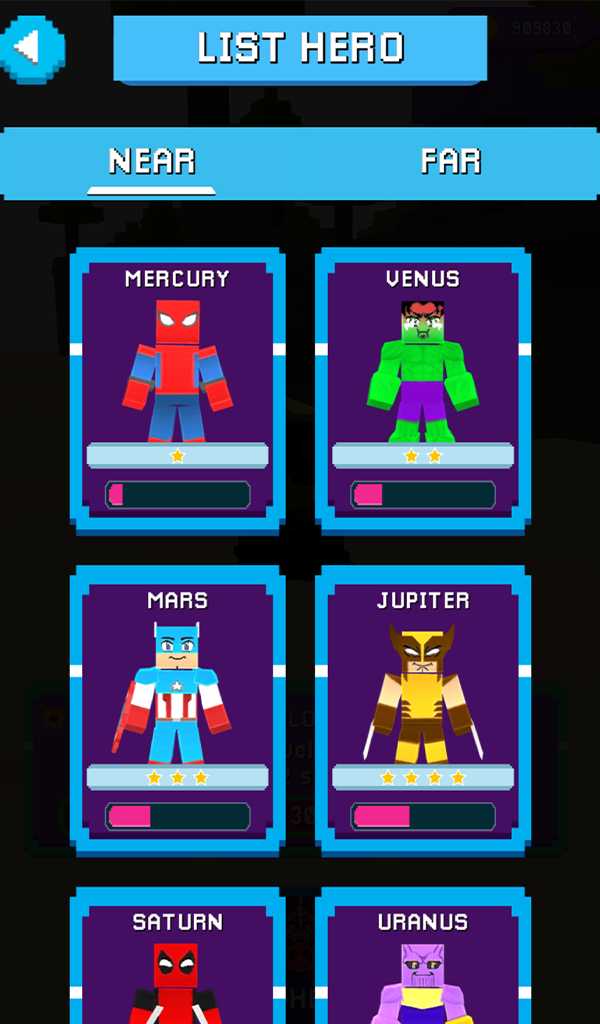Pick the Mars hero card
Screen dimensions: 600x1024
point(177,710)
